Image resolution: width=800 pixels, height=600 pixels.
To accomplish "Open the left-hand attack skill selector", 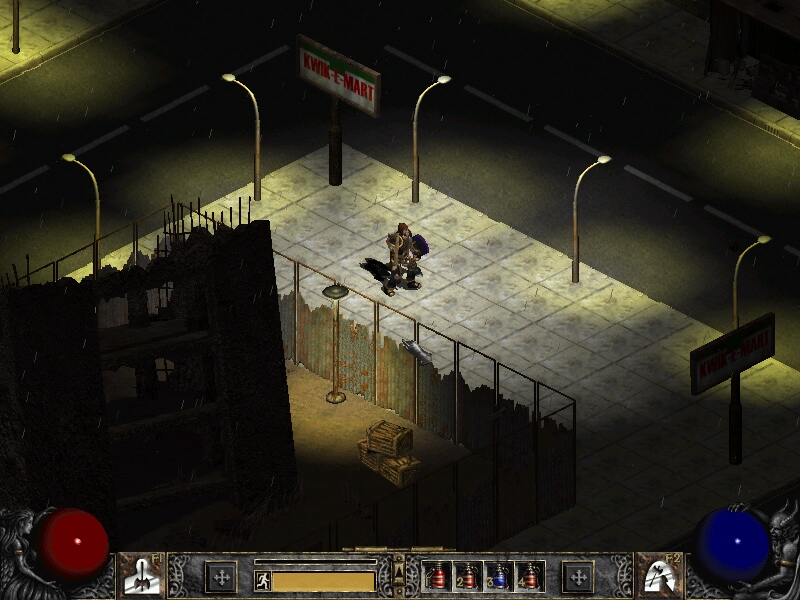I will pyautogui.click(x=141, y=575).
